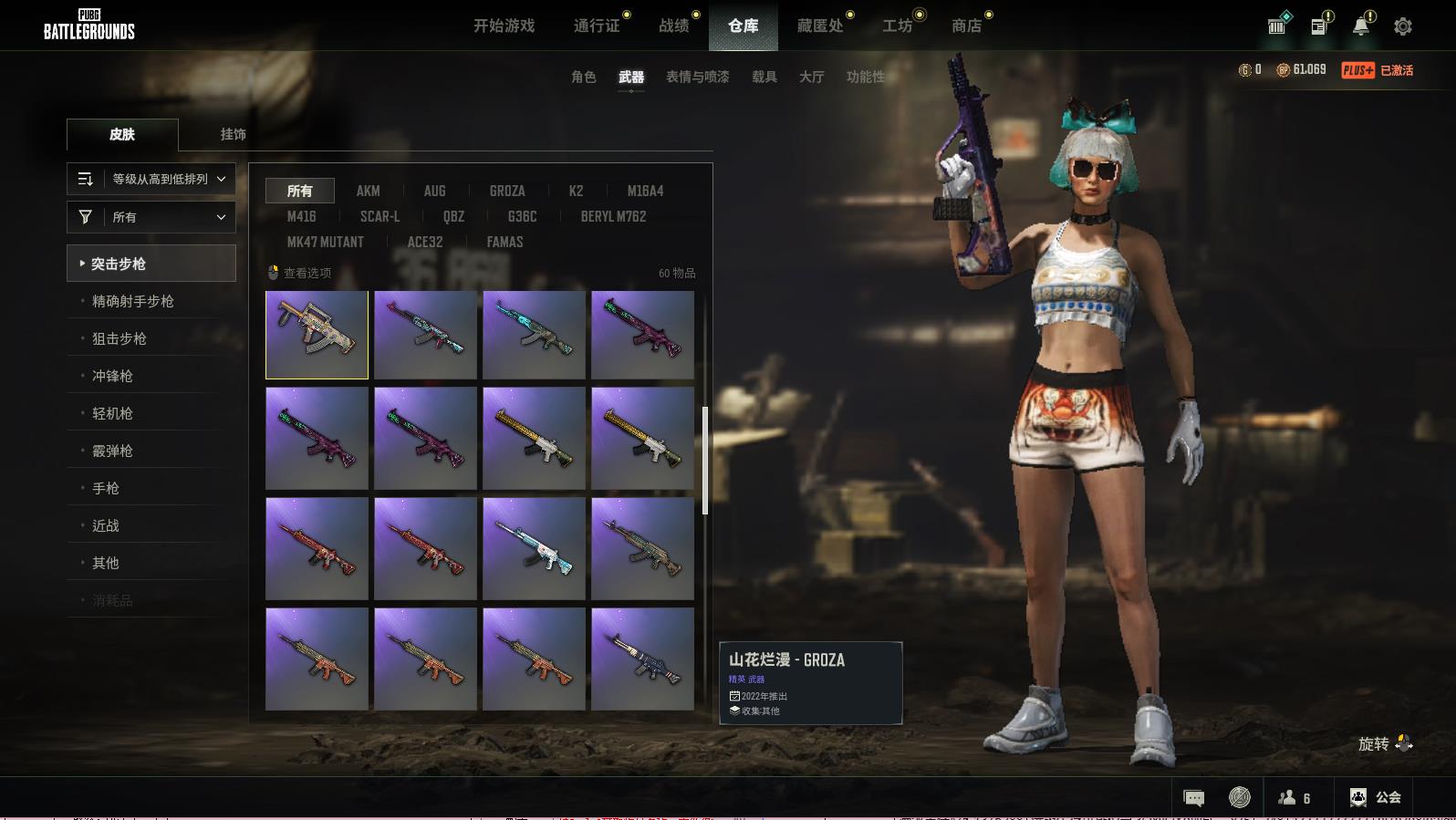Click the notification bell icon
Screen dimensions: 1456x820
click(1360, 26)
